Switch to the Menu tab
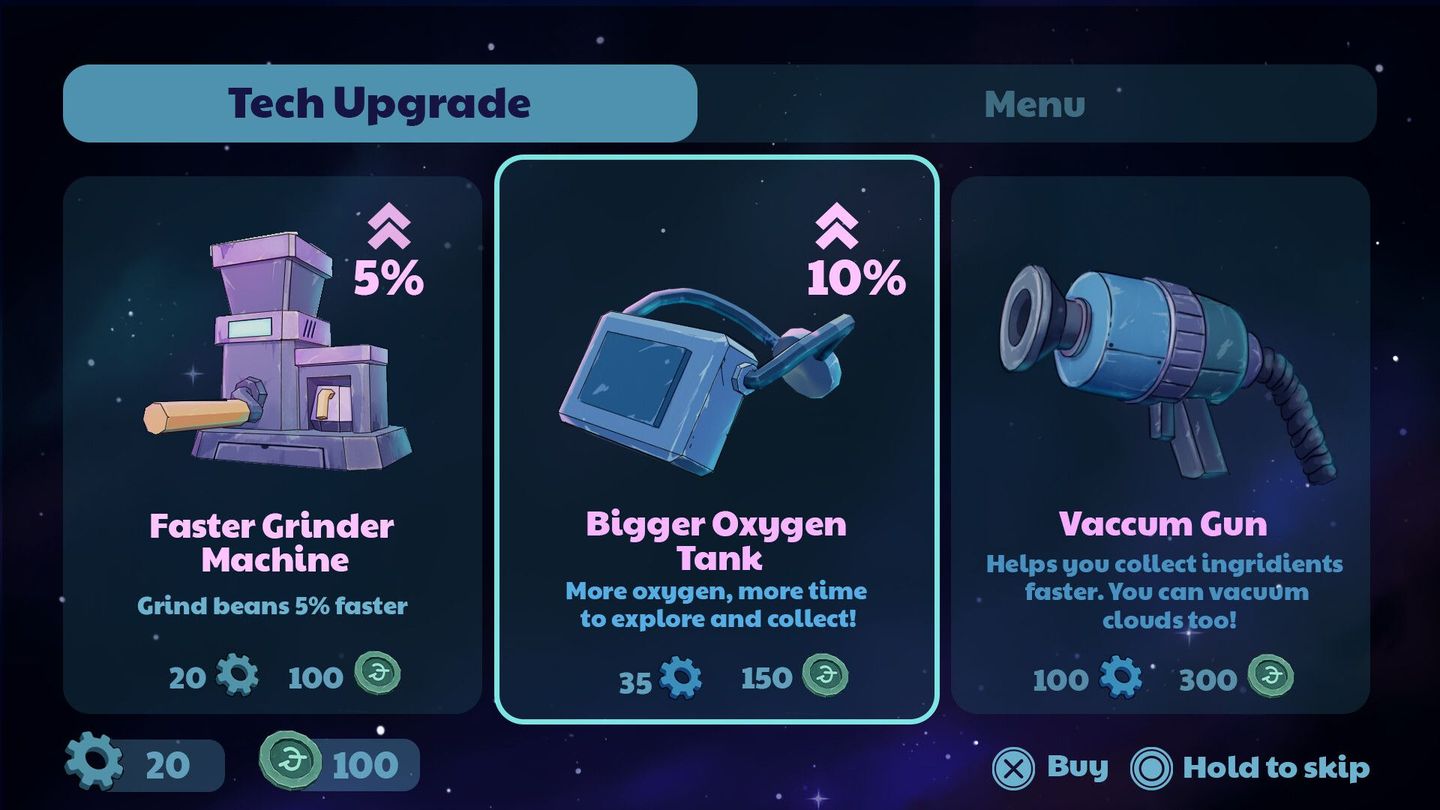 1034,103
